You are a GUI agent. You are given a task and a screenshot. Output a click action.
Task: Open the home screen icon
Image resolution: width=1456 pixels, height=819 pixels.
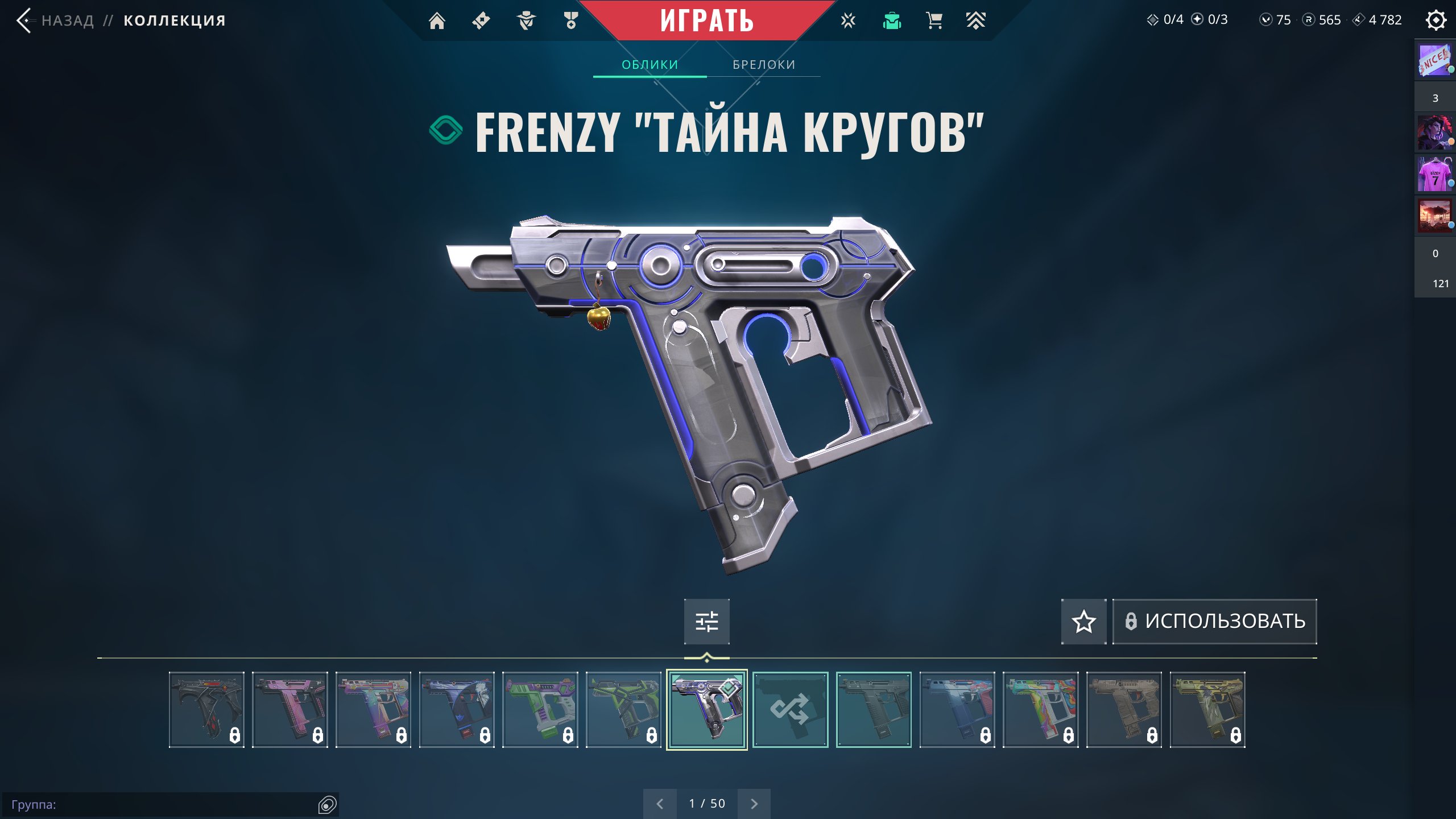[437, 21]
